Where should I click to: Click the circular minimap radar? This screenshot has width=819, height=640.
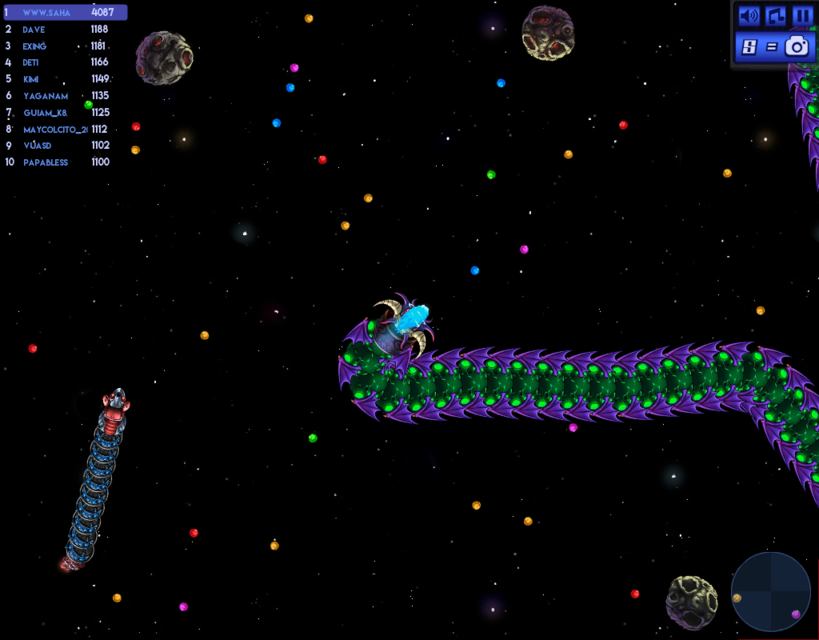point(770,592)
